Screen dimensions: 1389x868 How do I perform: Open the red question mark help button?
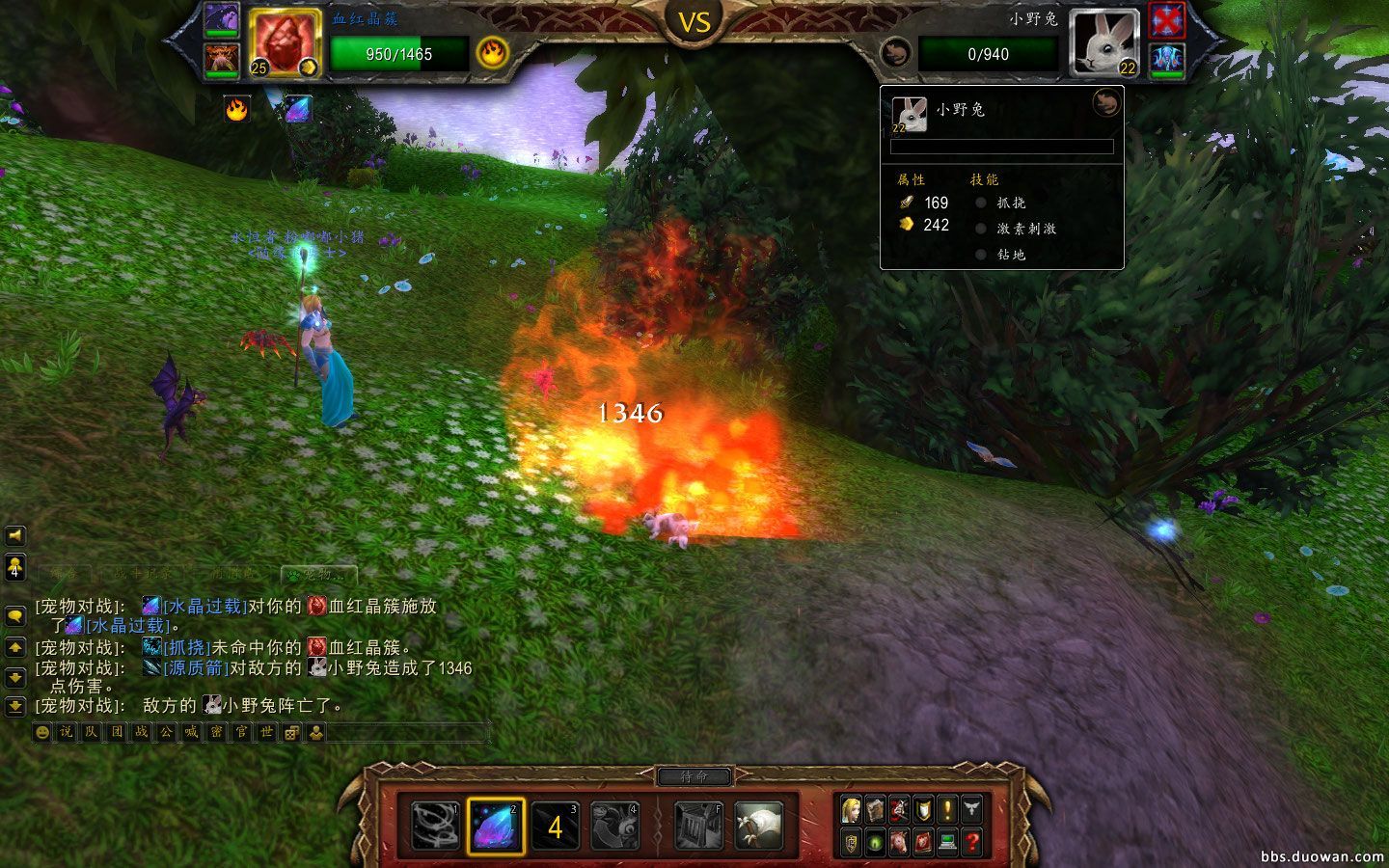pos(971,842)
